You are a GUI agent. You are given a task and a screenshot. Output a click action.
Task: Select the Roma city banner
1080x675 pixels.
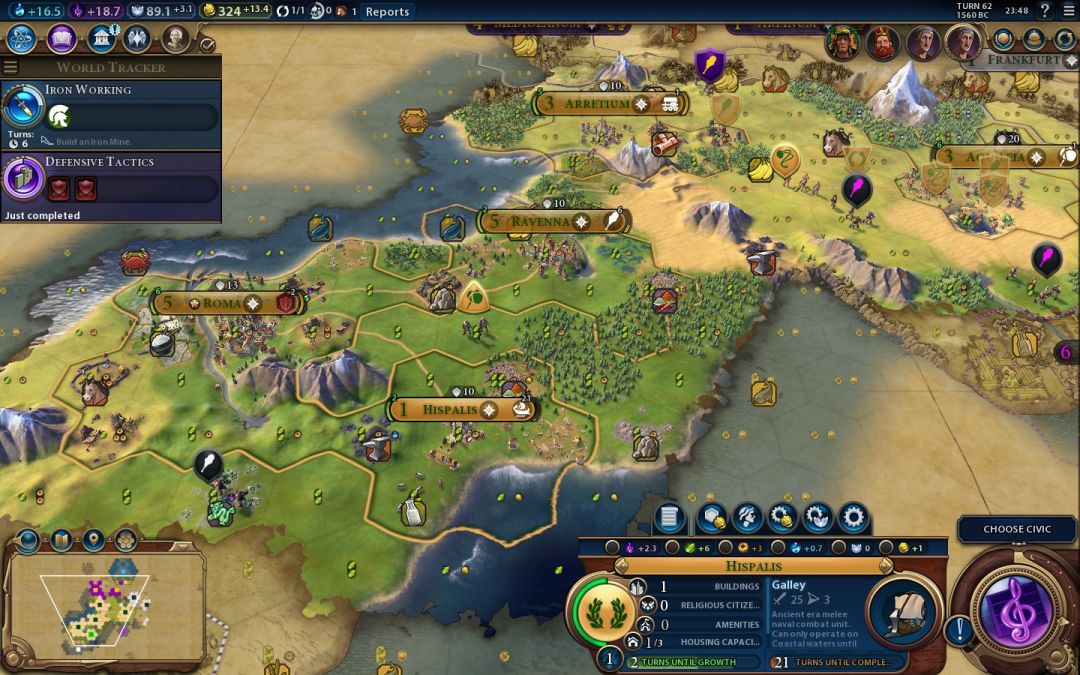tap(223, 302)
